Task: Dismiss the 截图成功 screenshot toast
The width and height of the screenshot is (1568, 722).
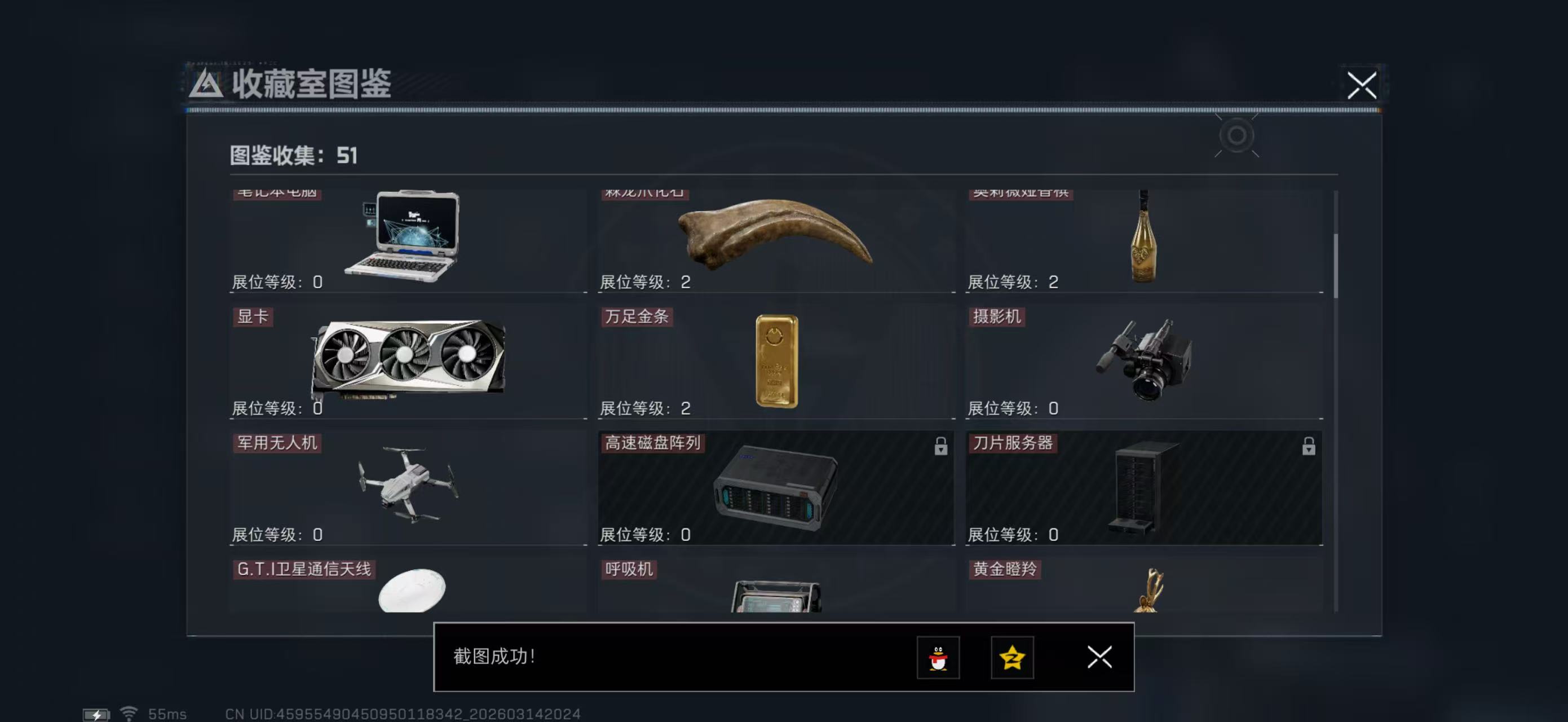Action: (1099, 658)
